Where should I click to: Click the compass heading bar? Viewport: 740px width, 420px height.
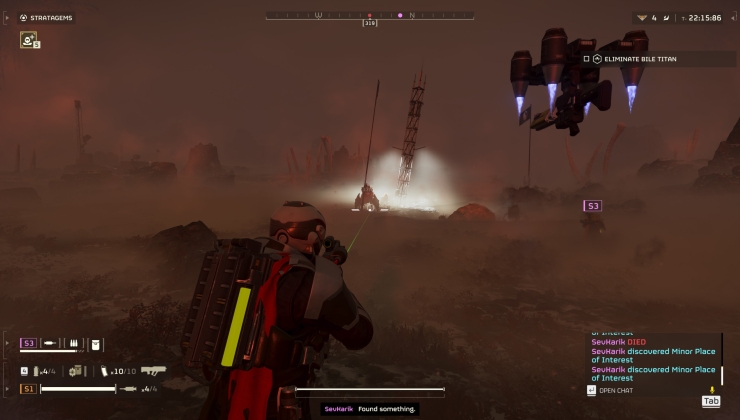pyautogui.click(x=369, y=15)
